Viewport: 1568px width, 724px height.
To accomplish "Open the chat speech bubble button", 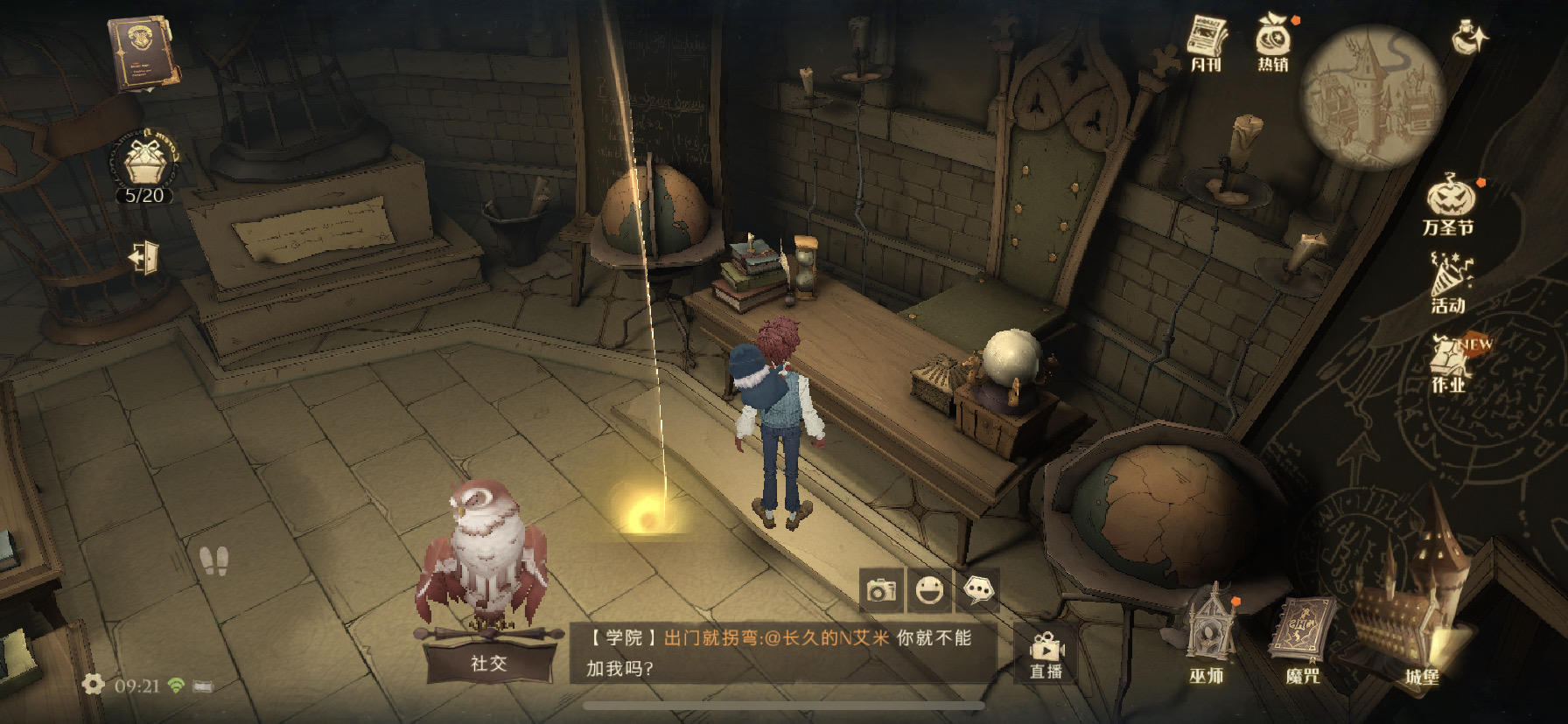I will tap(978, 591).
